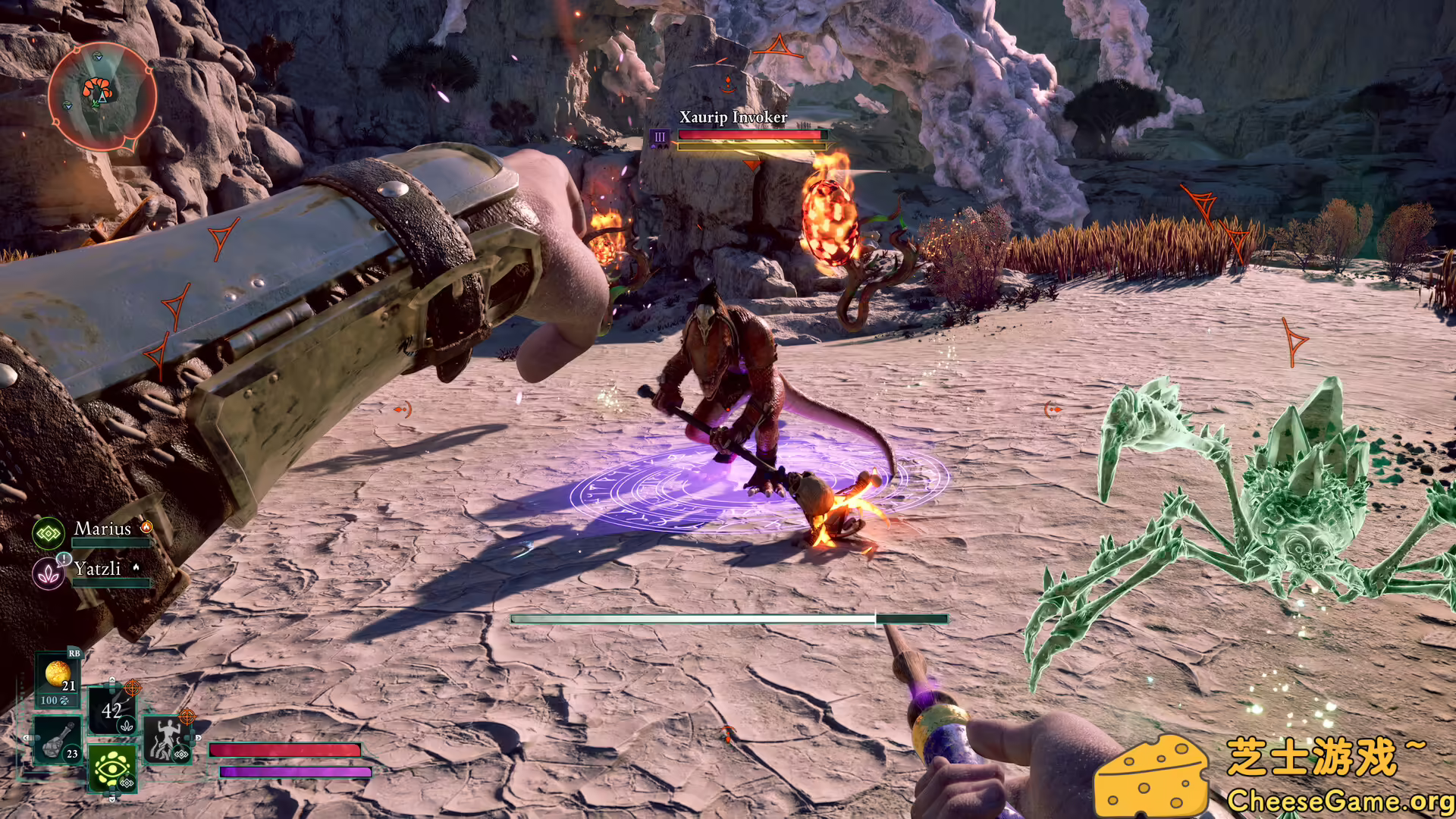The height and width of the screenshot is (819, 1456).
Task: Select the potion flask slot
Action: pyautogui.click(x=59, y=740)
